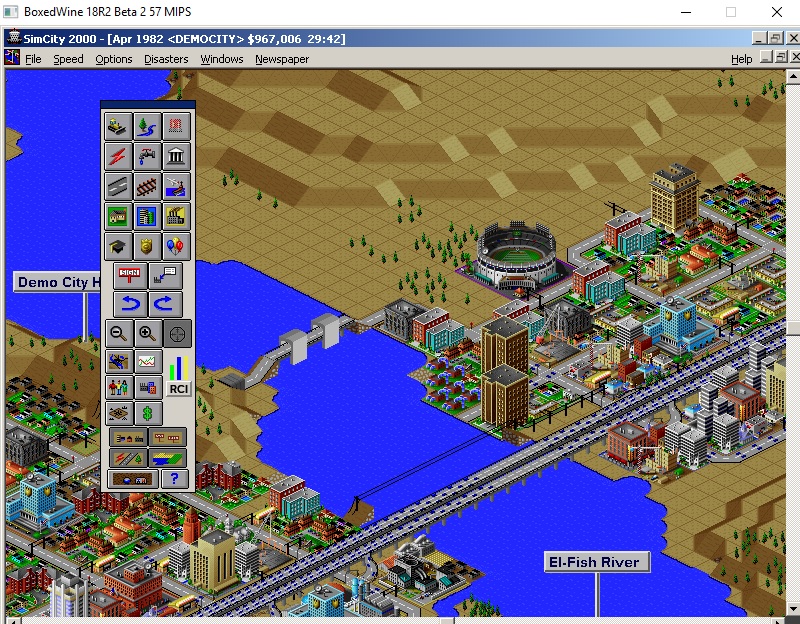The image size is (800, 624).
Task: Choose the police badge city services tool
Action: tap(148, 247)
